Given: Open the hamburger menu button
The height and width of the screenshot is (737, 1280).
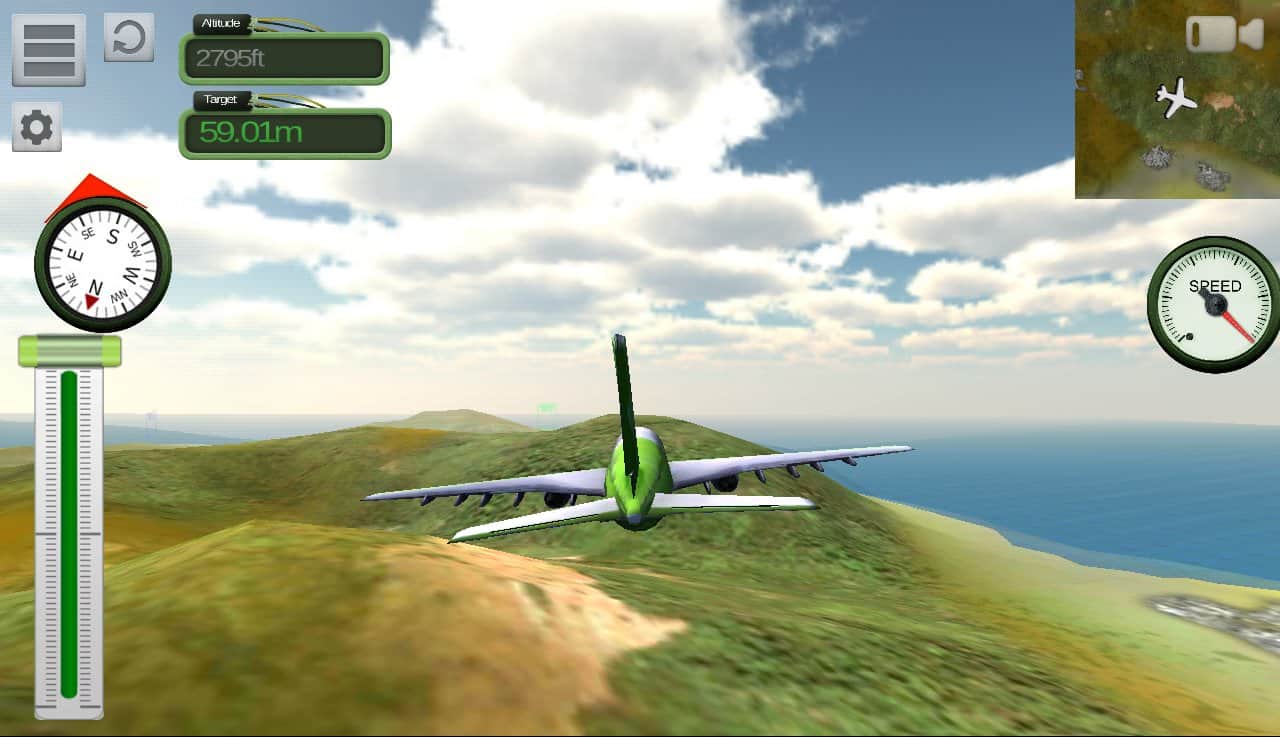Looking at the screenshot, I should 48,49.
